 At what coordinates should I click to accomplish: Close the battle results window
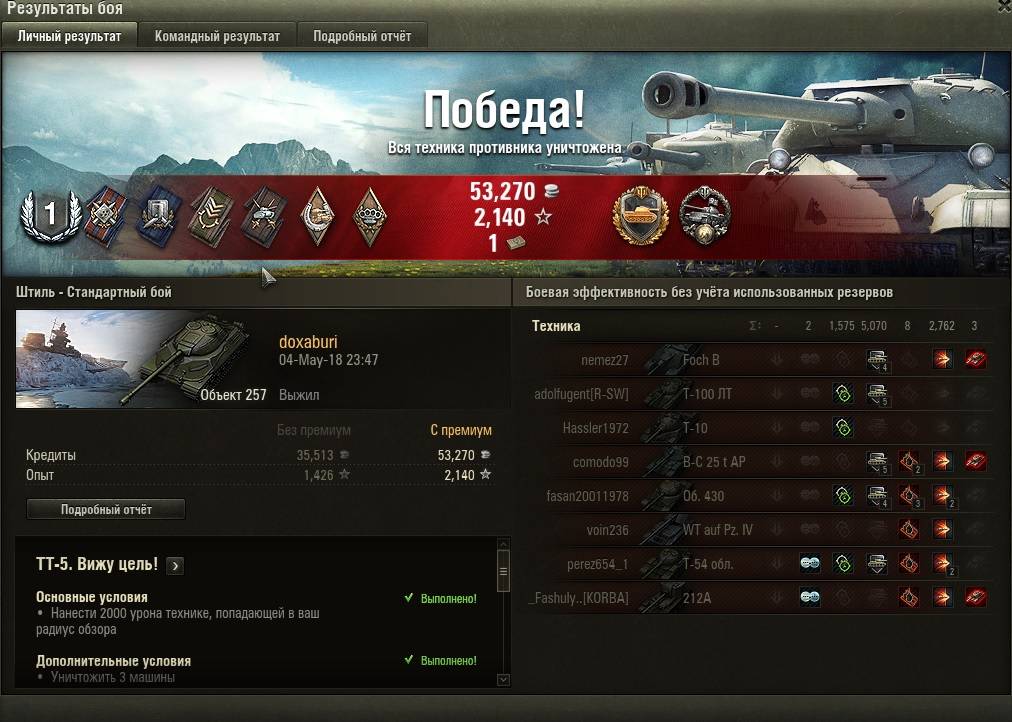pyautogui.click(x=1004, y=6)
